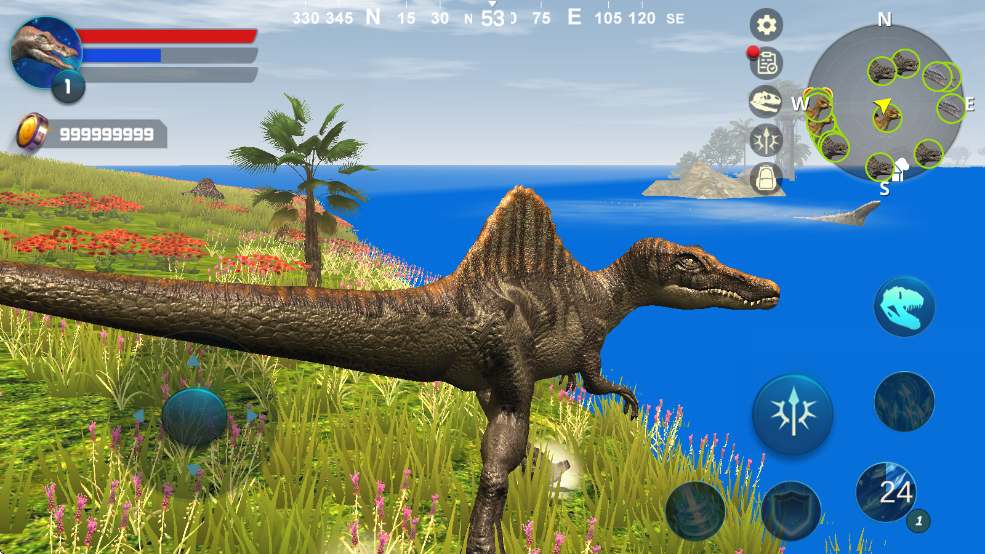Open the backpack inventory
985x554 pixels.
click(767, 178)
